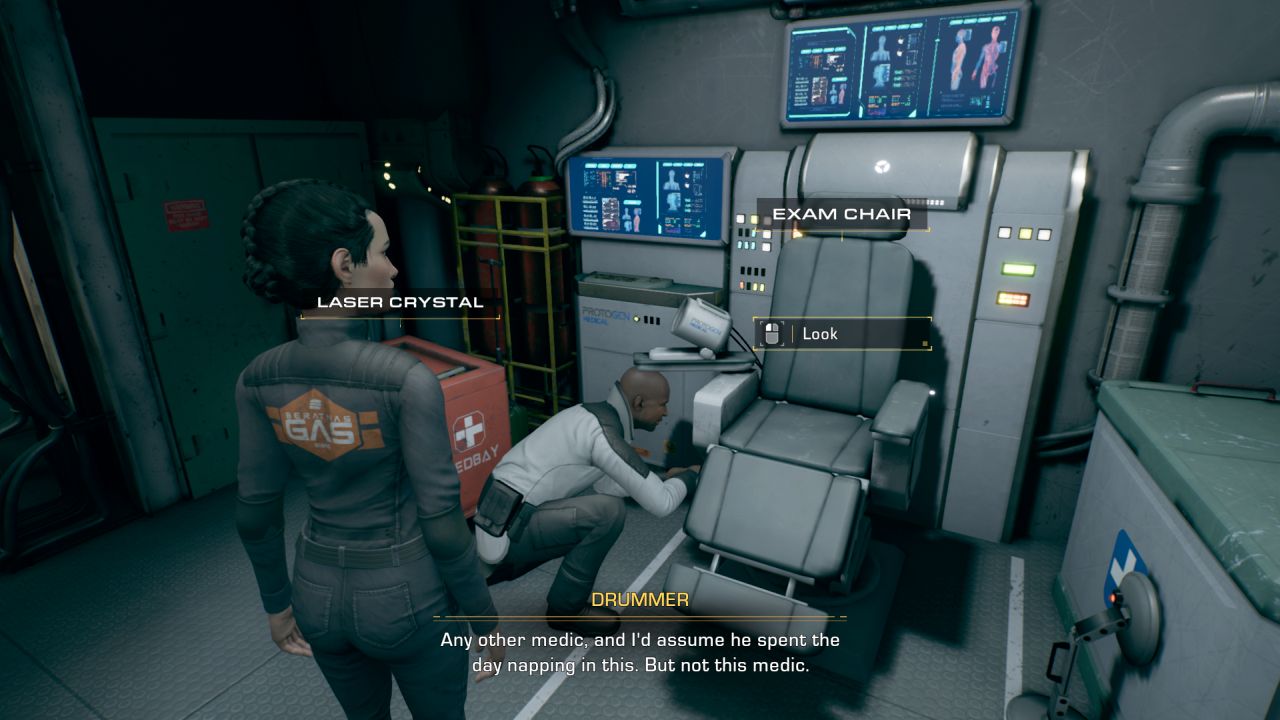Select the Laser Crystal hotspot label
Image resolution: width=1280 pixels, height=720 pixels.
click(400, 302)
